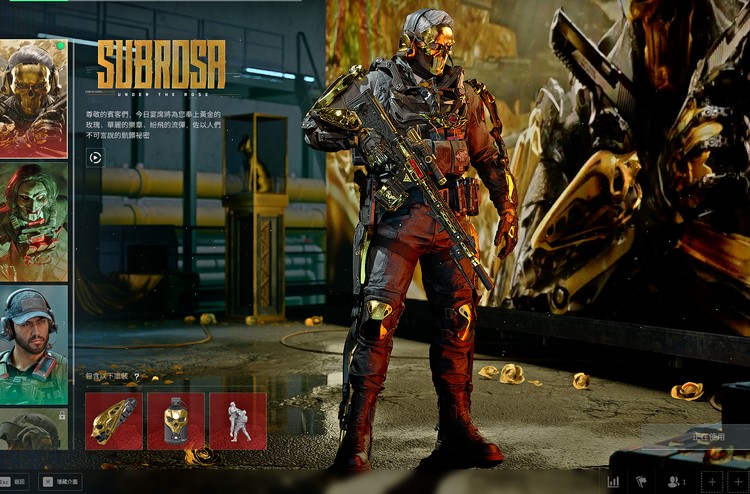750x494 pixels.
Task: Click the 返回 back button
Action: pyautogui.click(x=13, y=481)
